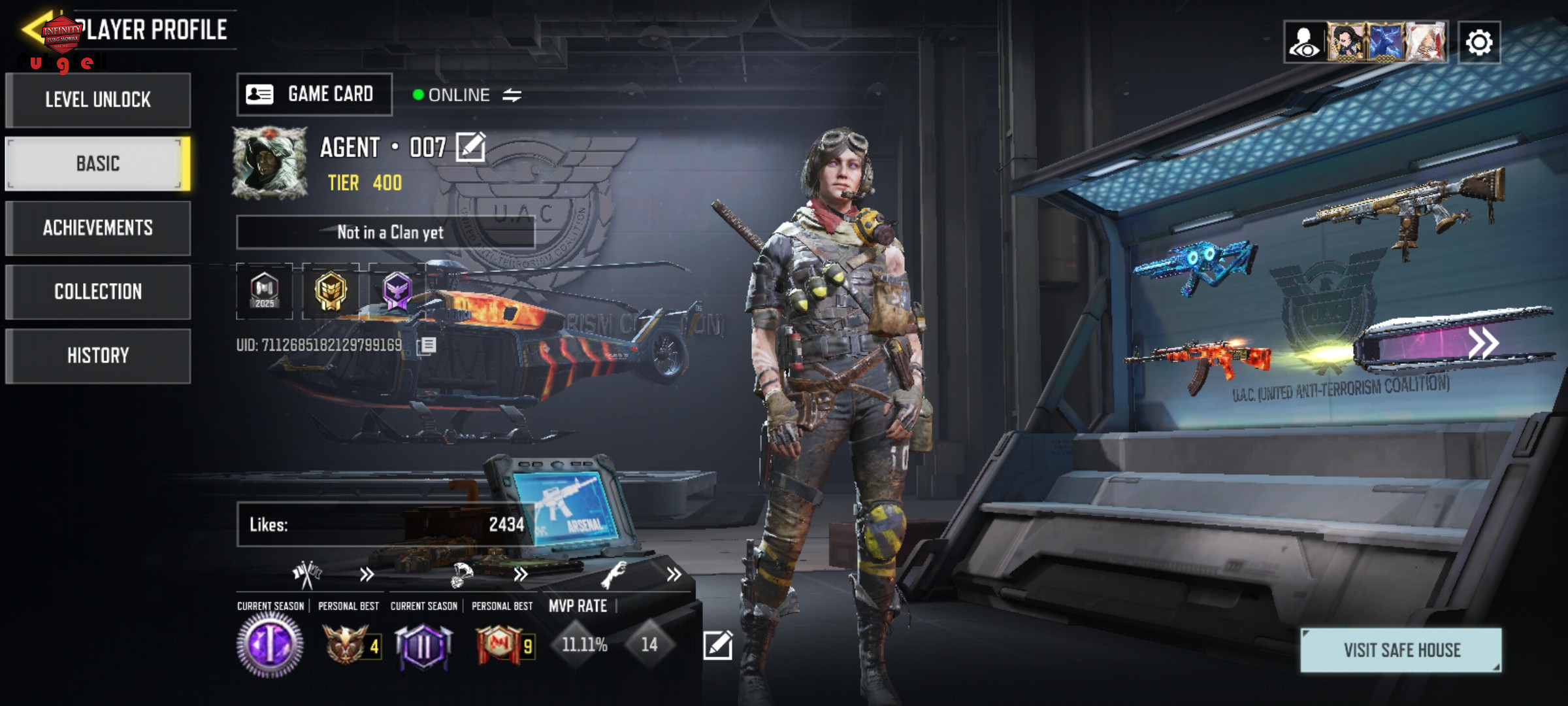1568x706 pixels.
Task: Select the gold emblem badge
Action: [331, 291]
